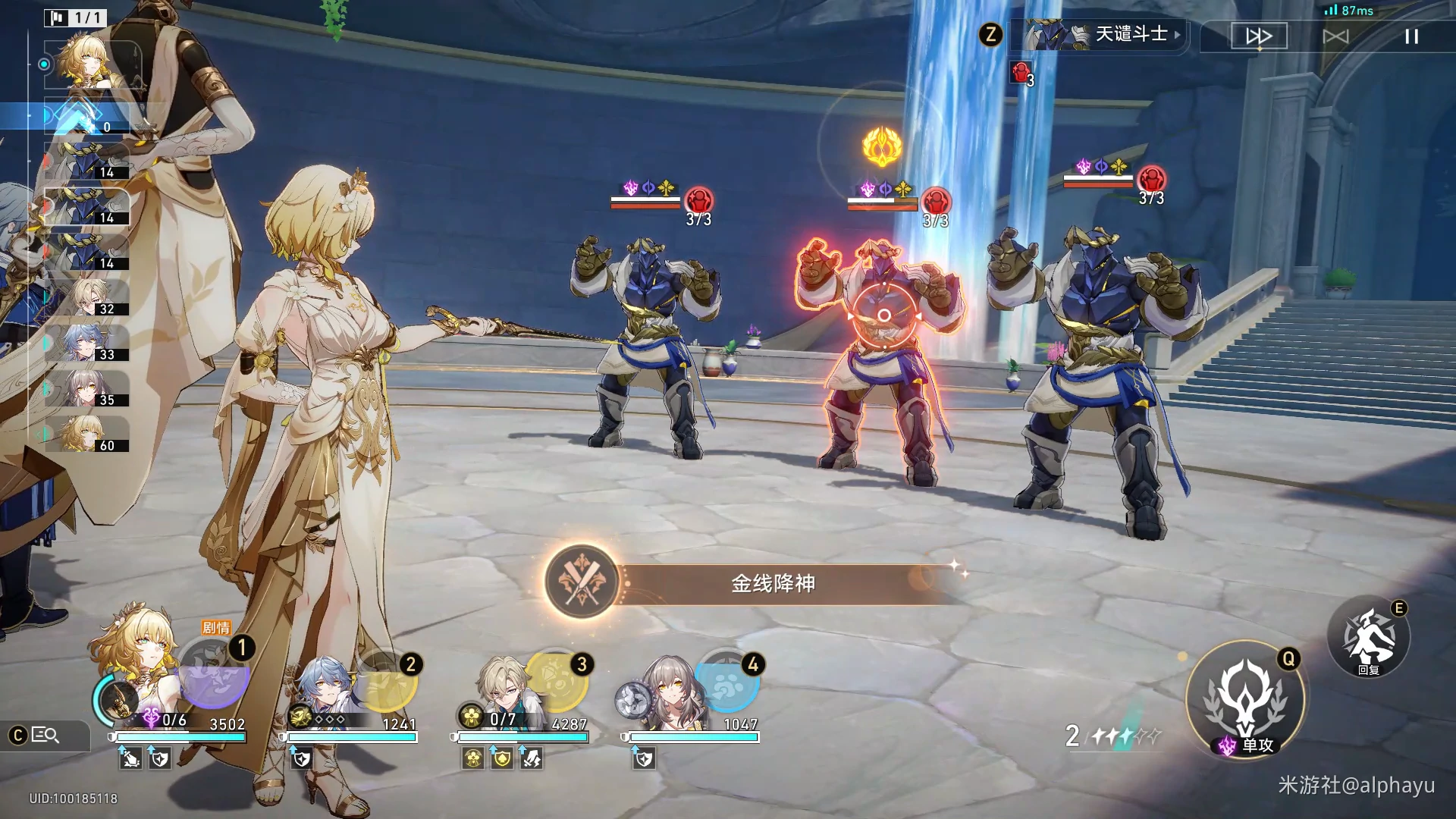This screenshot has height=819, width=1456.
Task: Pause the battle
Action: tap(1411, 36)
